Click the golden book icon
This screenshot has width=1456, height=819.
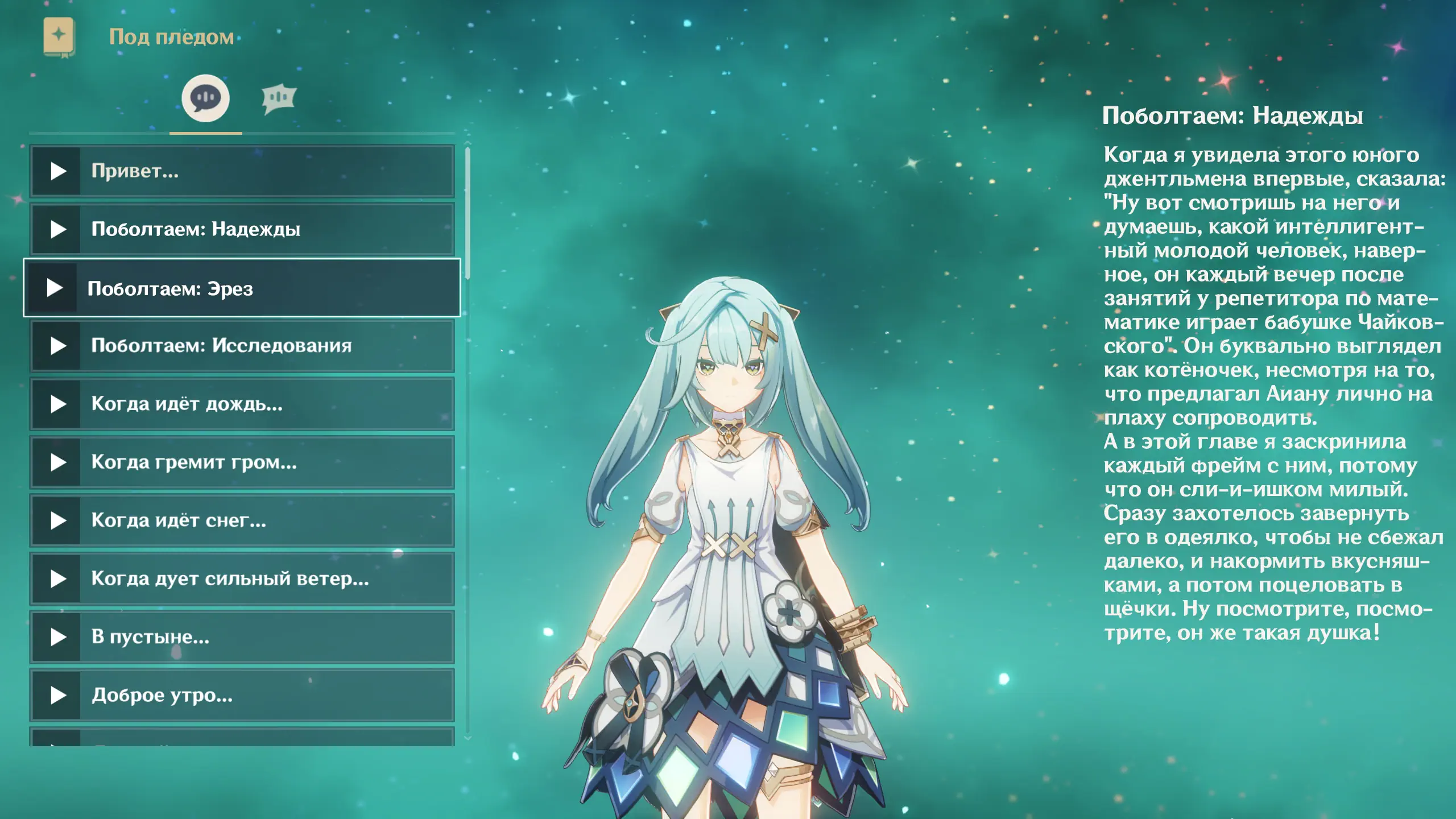pos(59,37)
